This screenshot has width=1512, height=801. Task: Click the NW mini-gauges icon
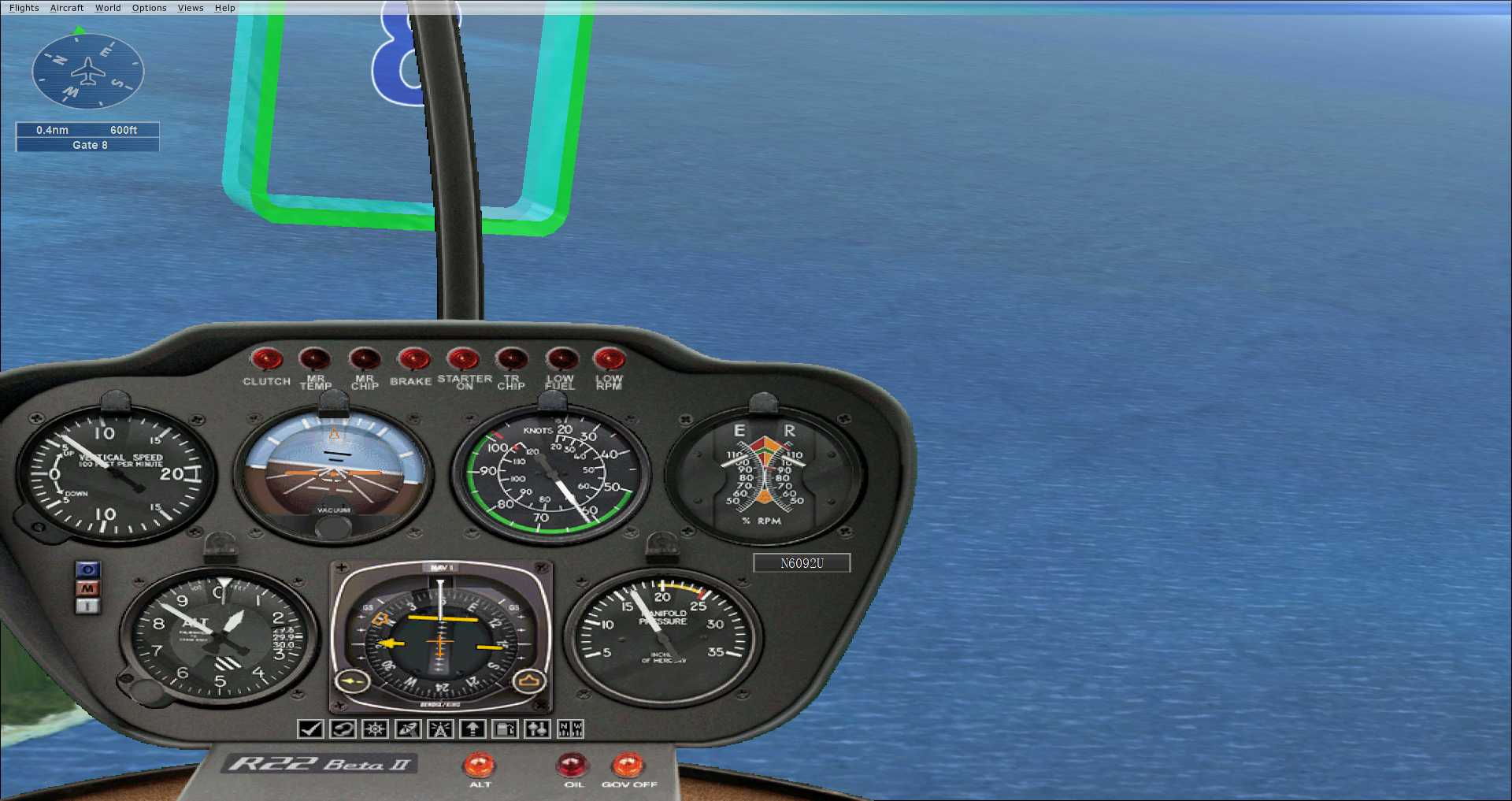coord(569,729)
